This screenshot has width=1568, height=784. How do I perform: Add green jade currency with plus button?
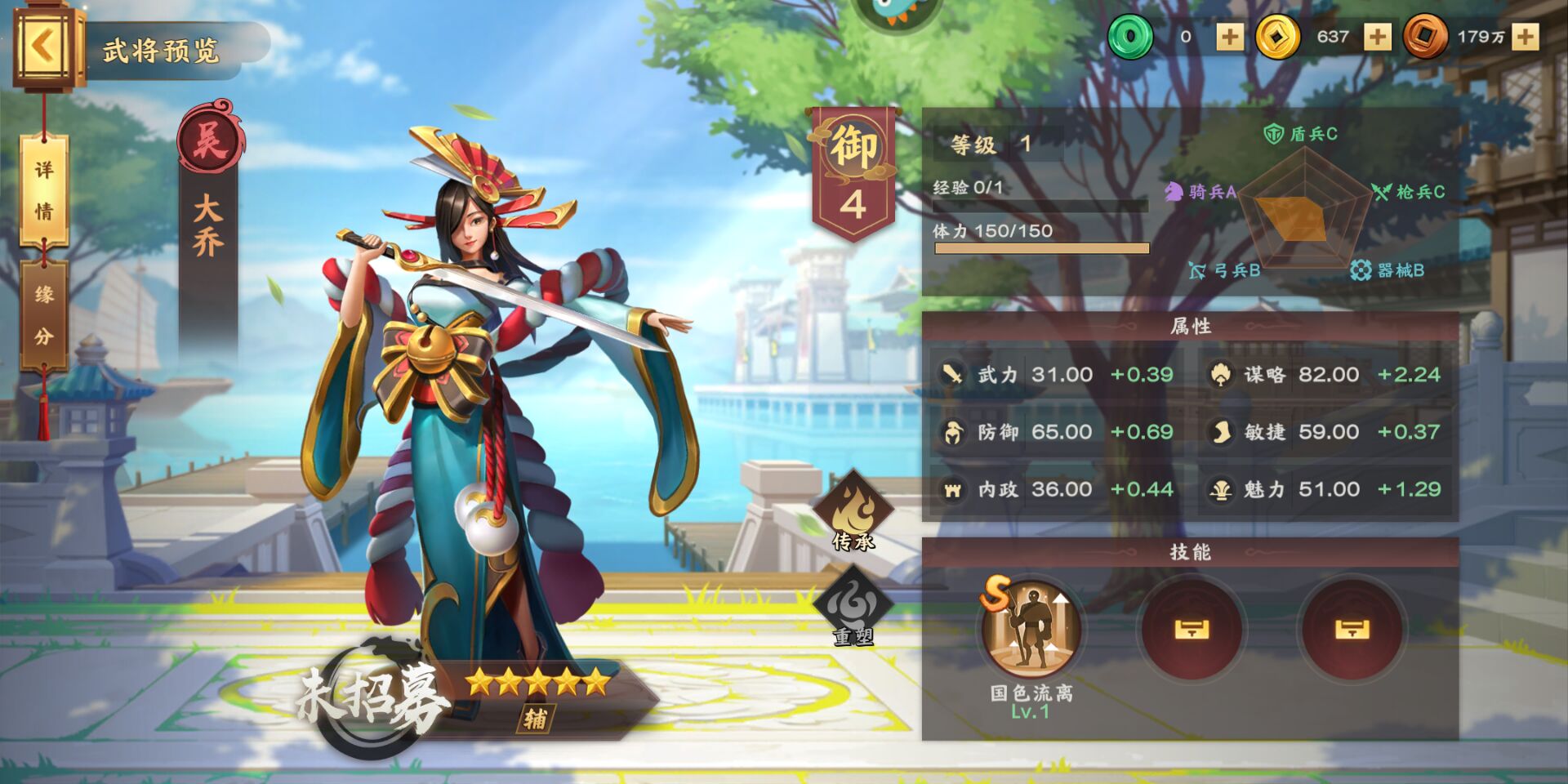pos(1230,37)
